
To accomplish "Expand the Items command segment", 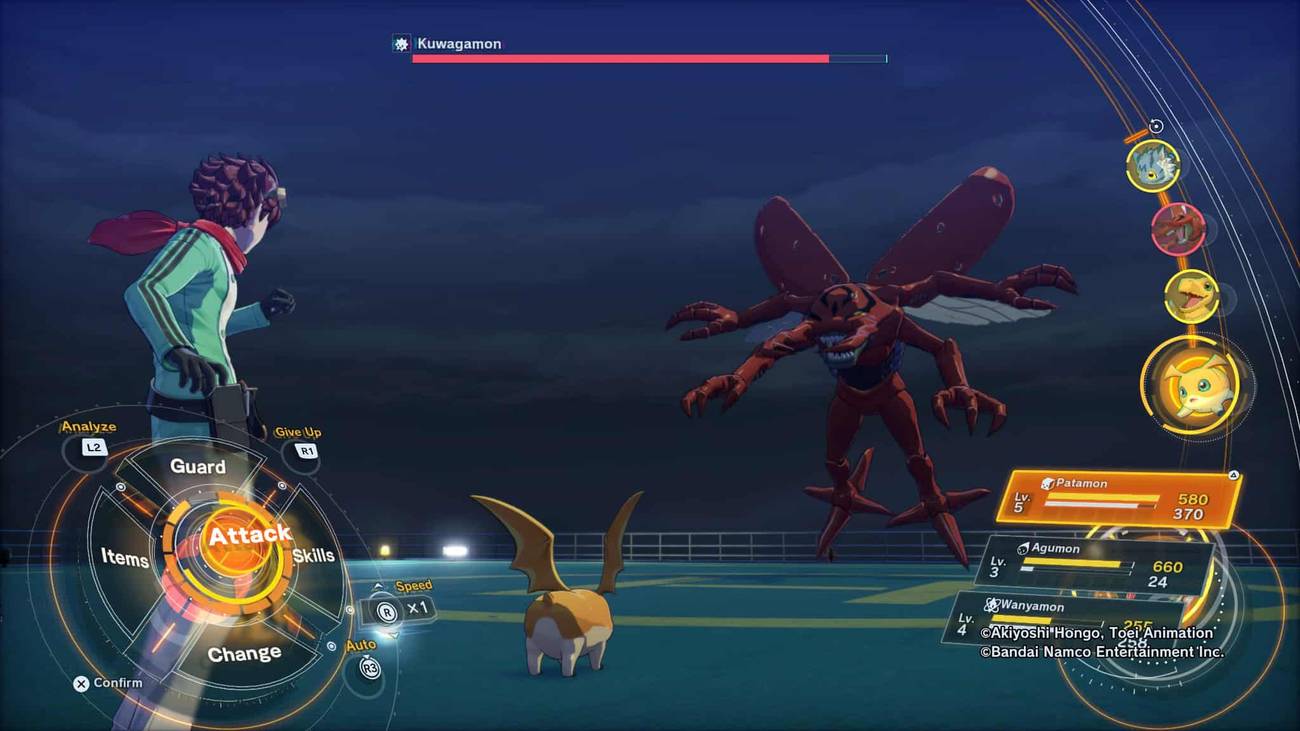I will click(126, 559).
